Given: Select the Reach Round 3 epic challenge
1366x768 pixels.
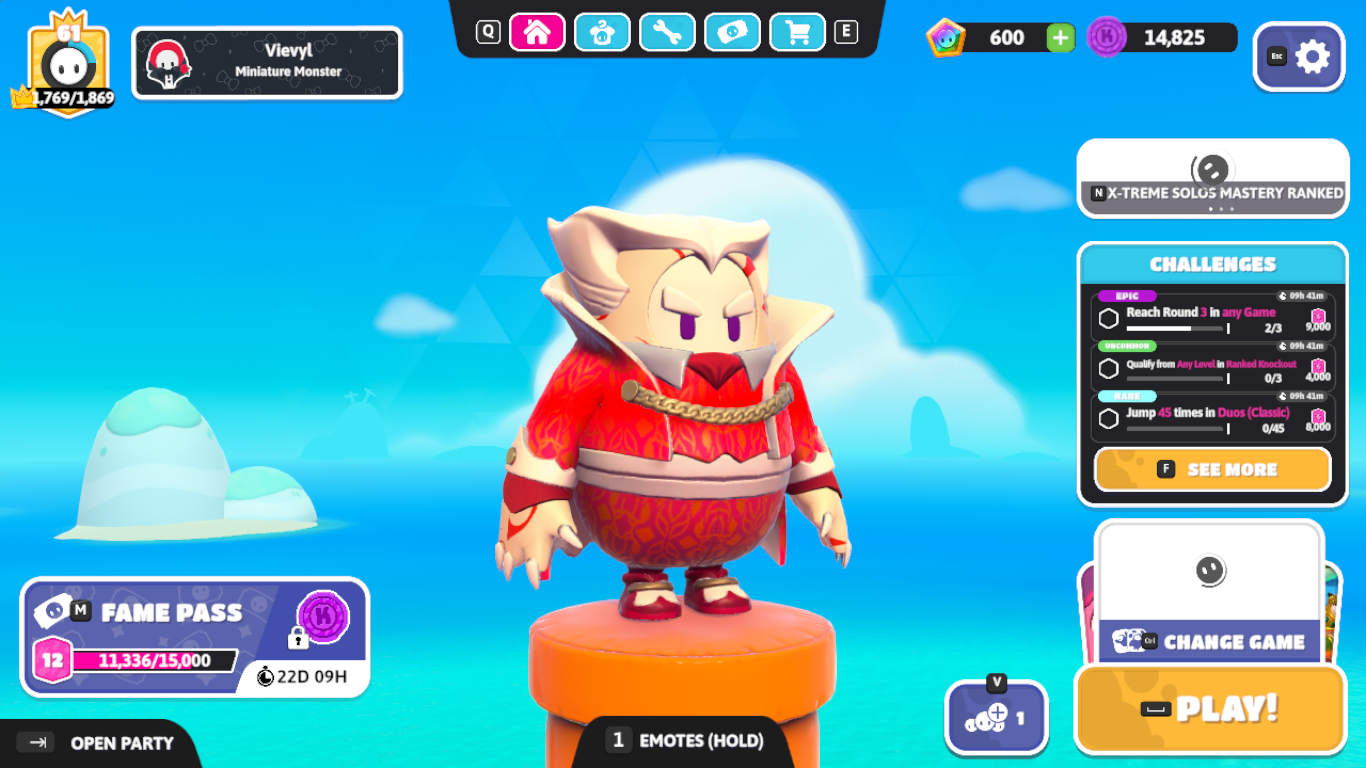Looking at the screenshot, I should 1213,317.
